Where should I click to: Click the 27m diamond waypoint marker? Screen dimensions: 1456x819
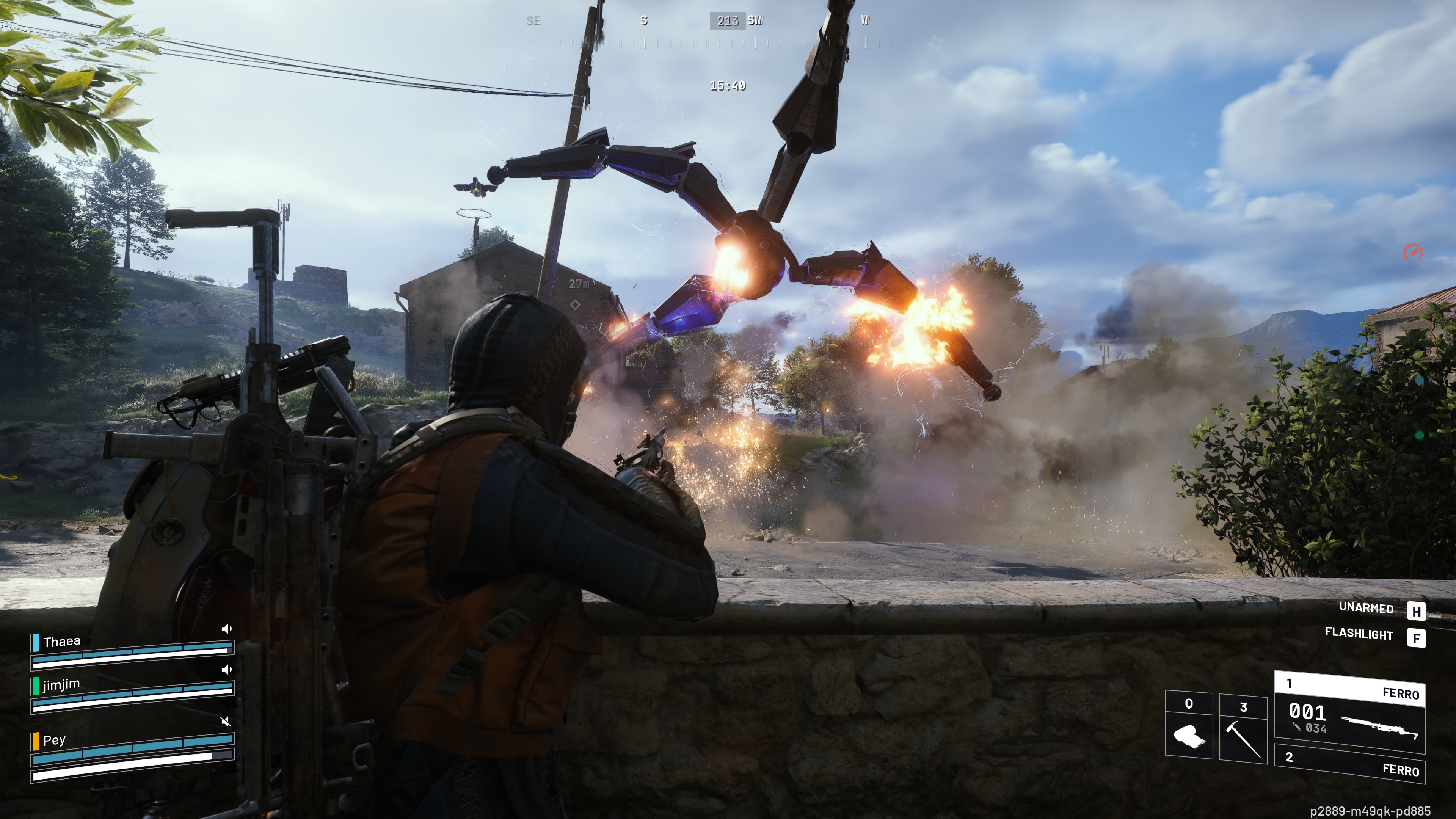click(575, 304)
